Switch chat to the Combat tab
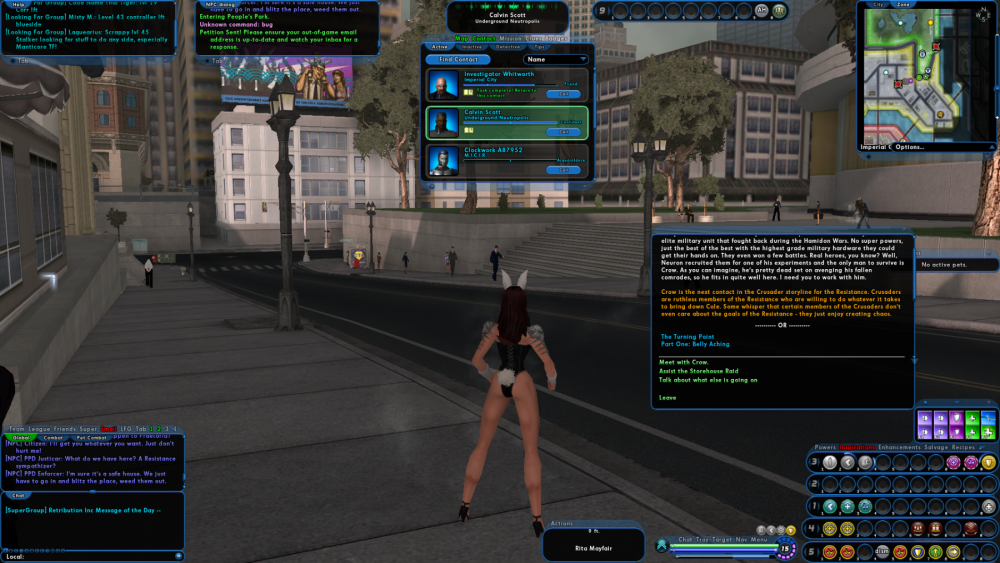 coord(53,437)
